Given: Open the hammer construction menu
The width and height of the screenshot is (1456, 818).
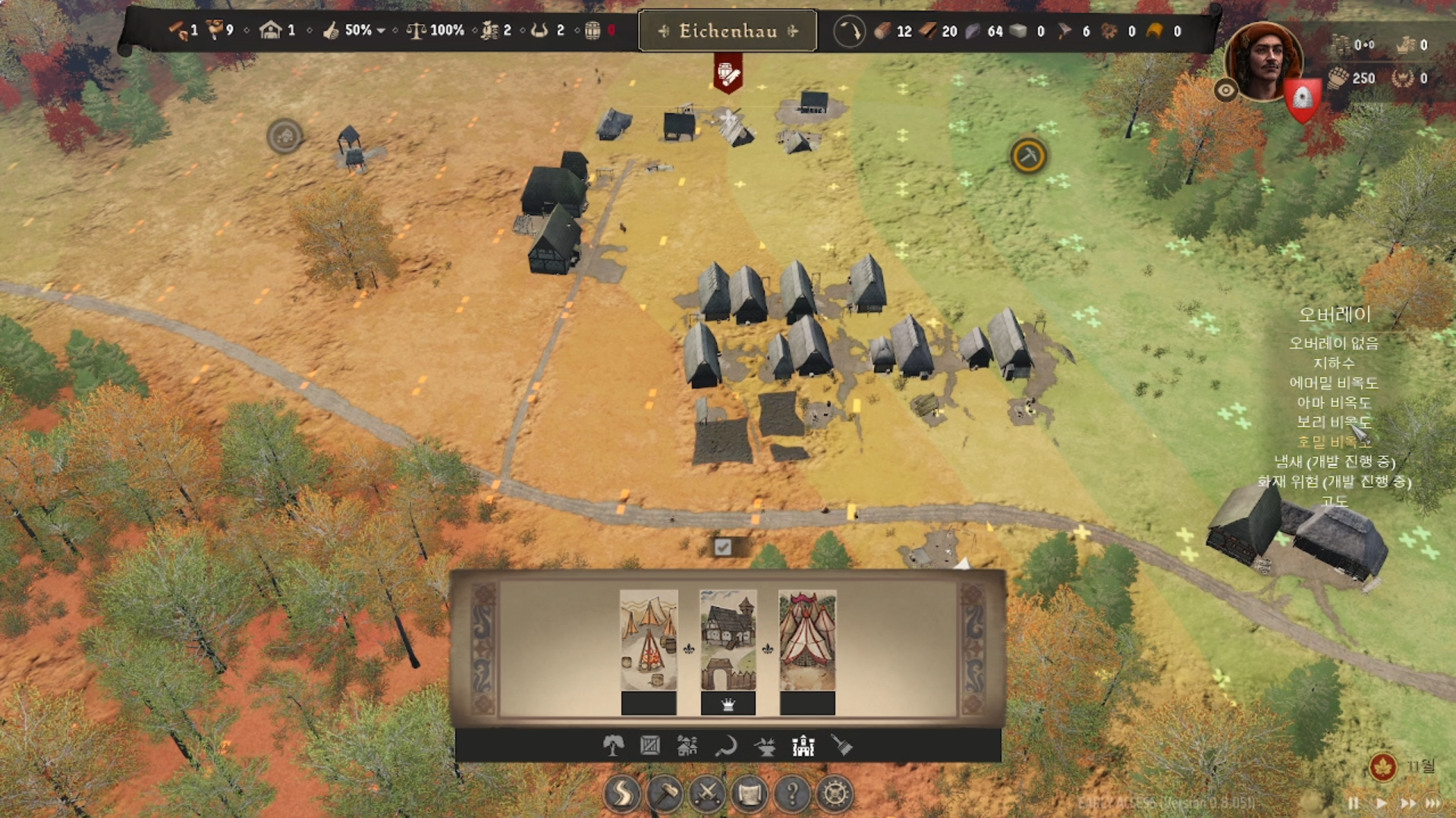Looking at the screenshot, I should pos(665,794).
